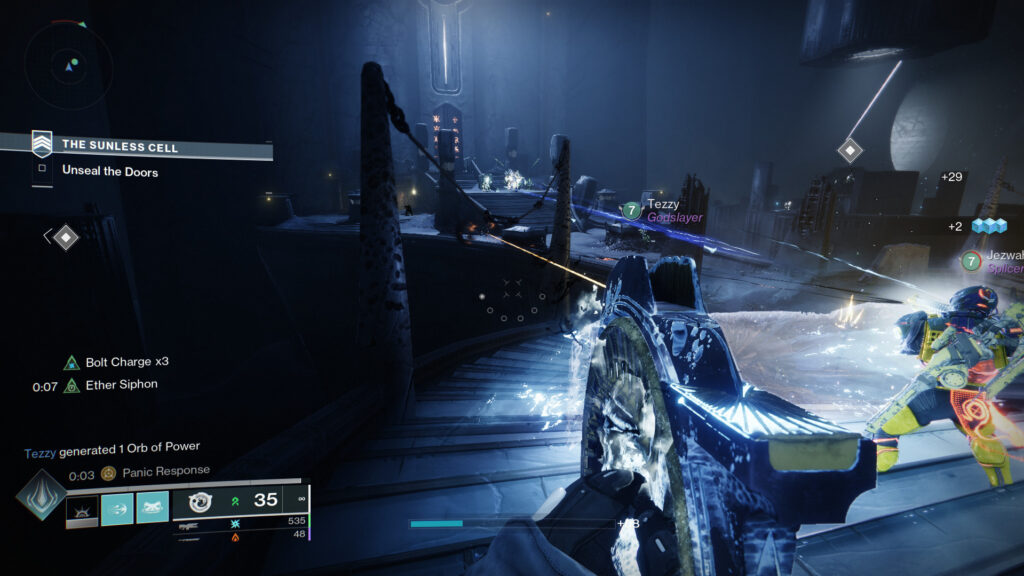Click the grenade ability icon
This screenshot has width=1024, height=576.
[x=83, y=509]
